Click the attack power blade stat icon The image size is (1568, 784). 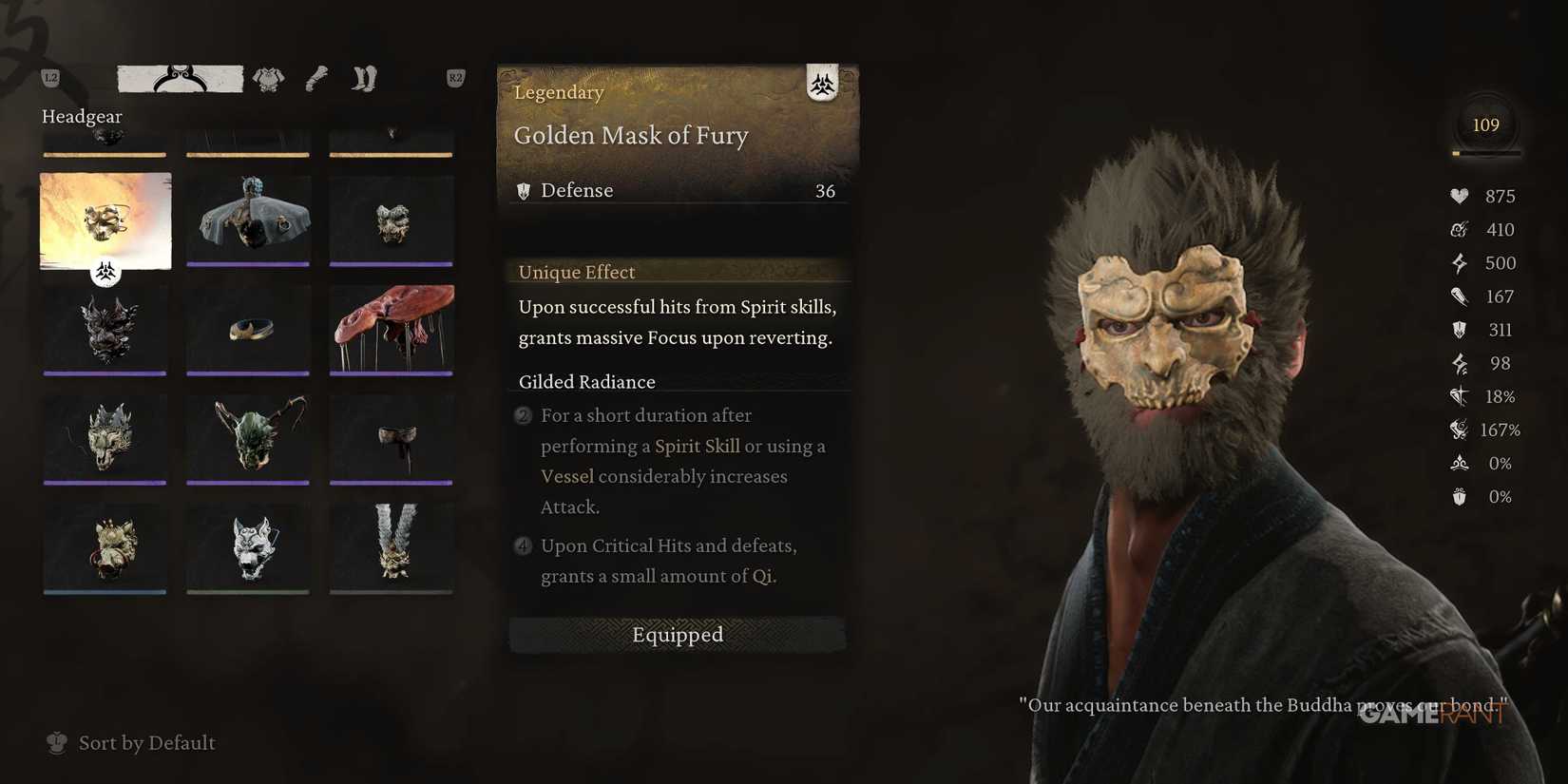coord(1459,296)
